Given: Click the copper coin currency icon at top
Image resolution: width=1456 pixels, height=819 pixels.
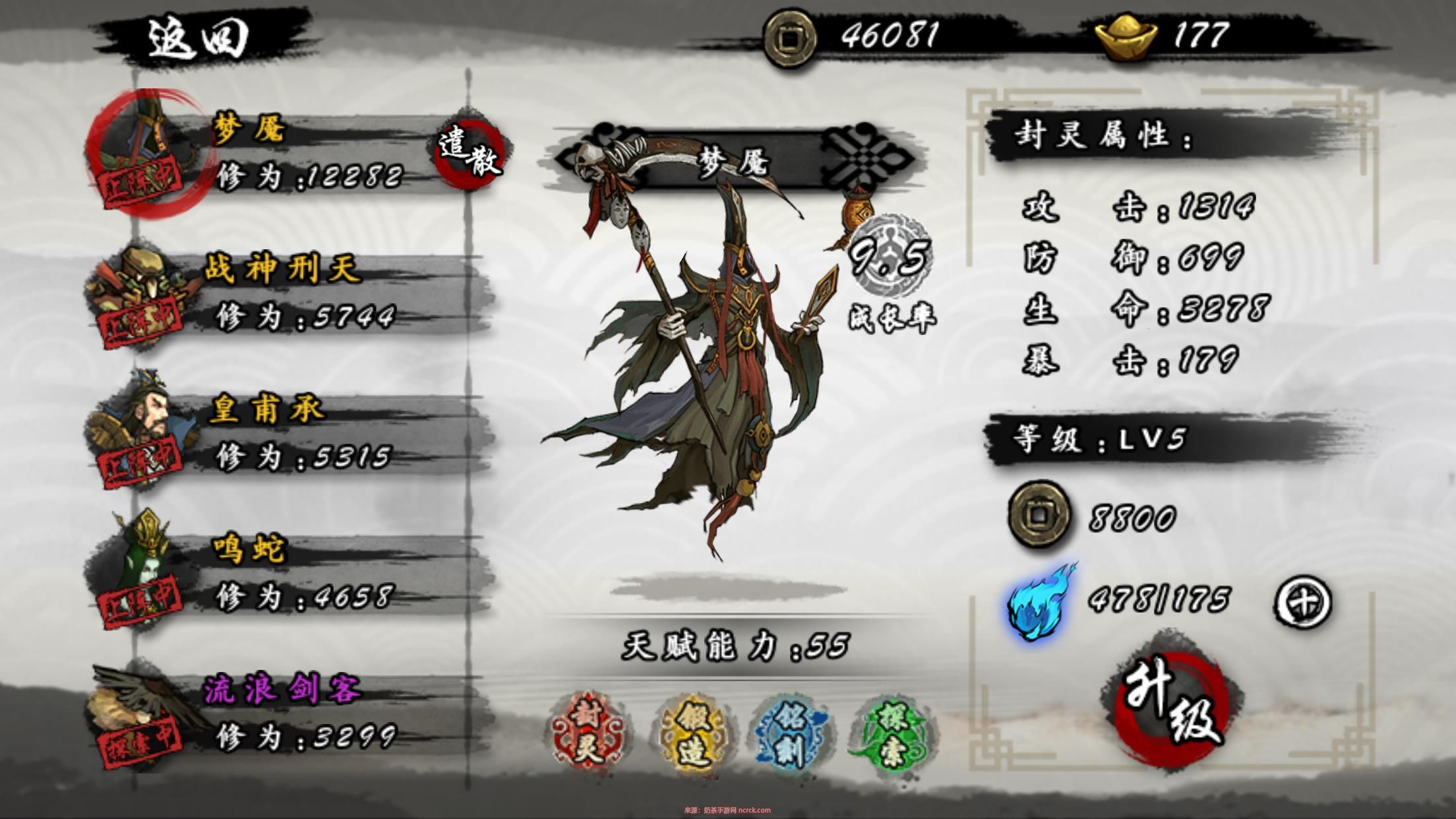Looking at the screenshot, I should 789,38.
